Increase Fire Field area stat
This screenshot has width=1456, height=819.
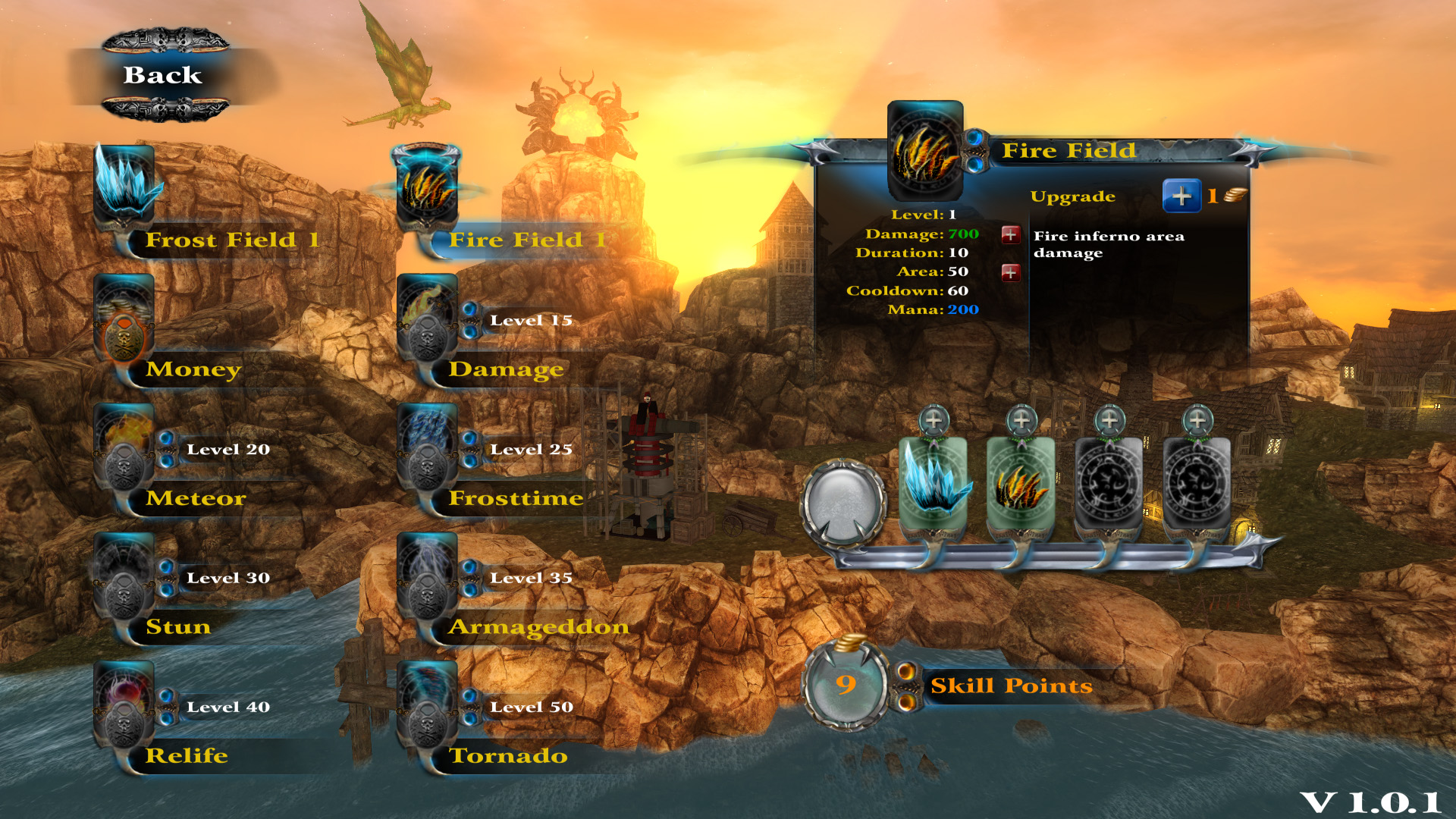tap(1010, 272)
